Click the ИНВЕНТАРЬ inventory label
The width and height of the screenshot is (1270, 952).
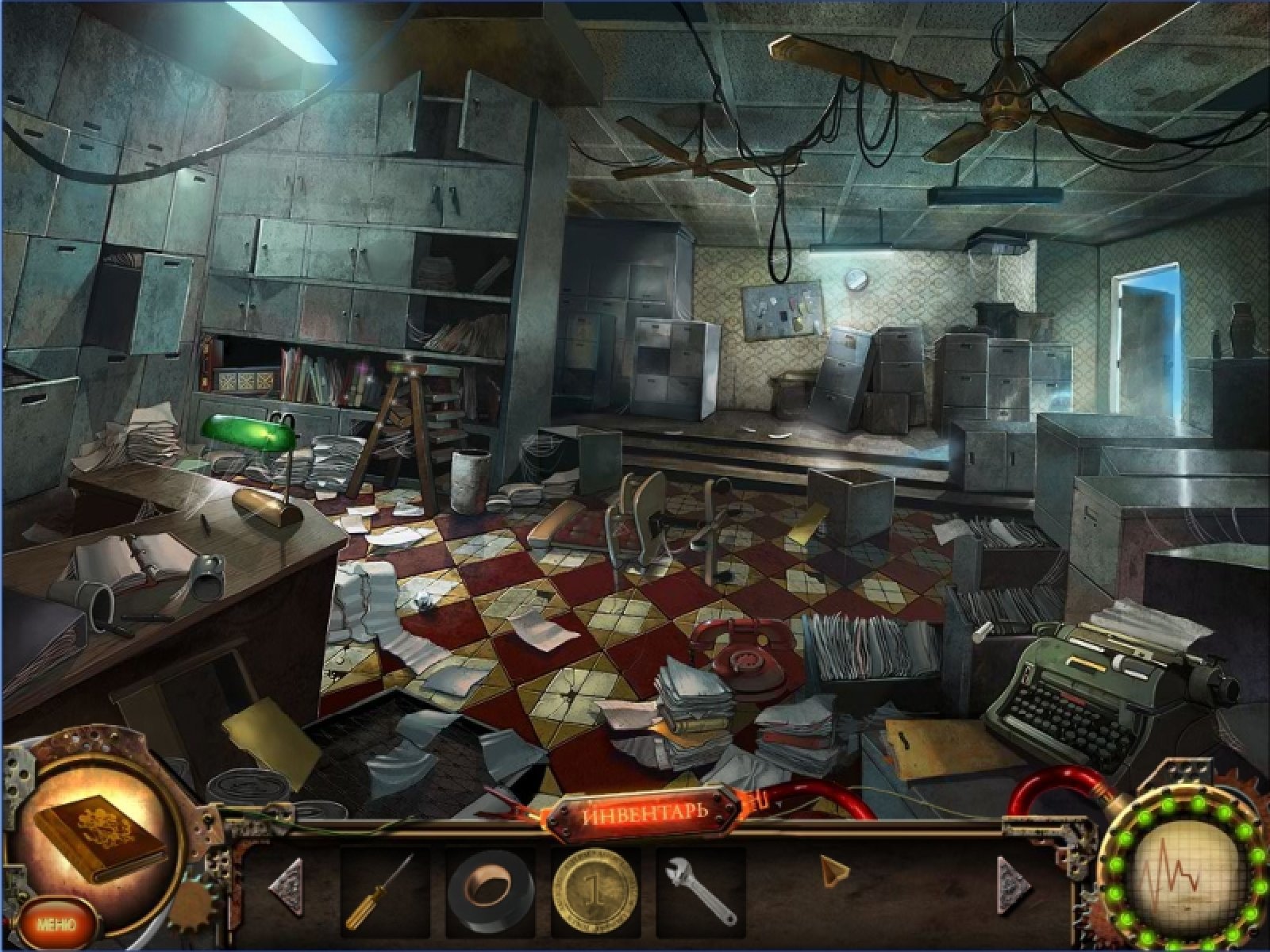pos(645,816)
